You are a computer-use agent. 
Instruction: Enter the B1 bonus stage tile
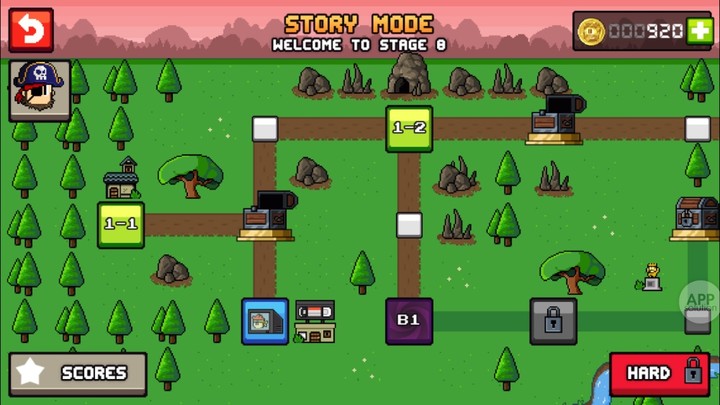409,320
